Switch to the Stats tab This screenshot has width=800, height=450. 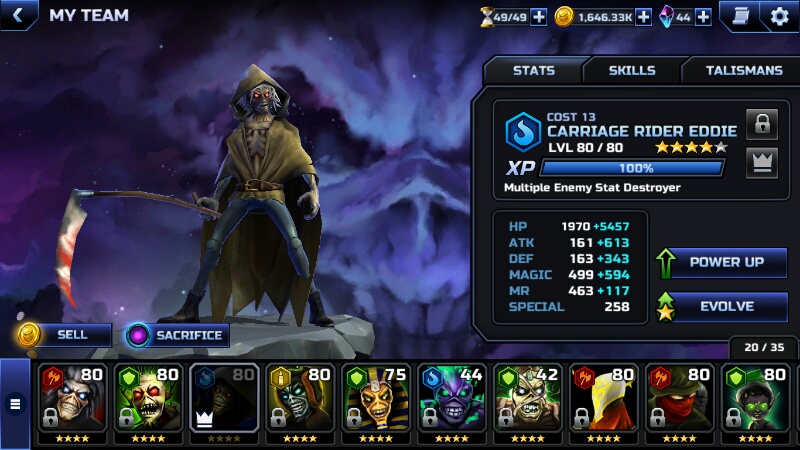point(533,71)
